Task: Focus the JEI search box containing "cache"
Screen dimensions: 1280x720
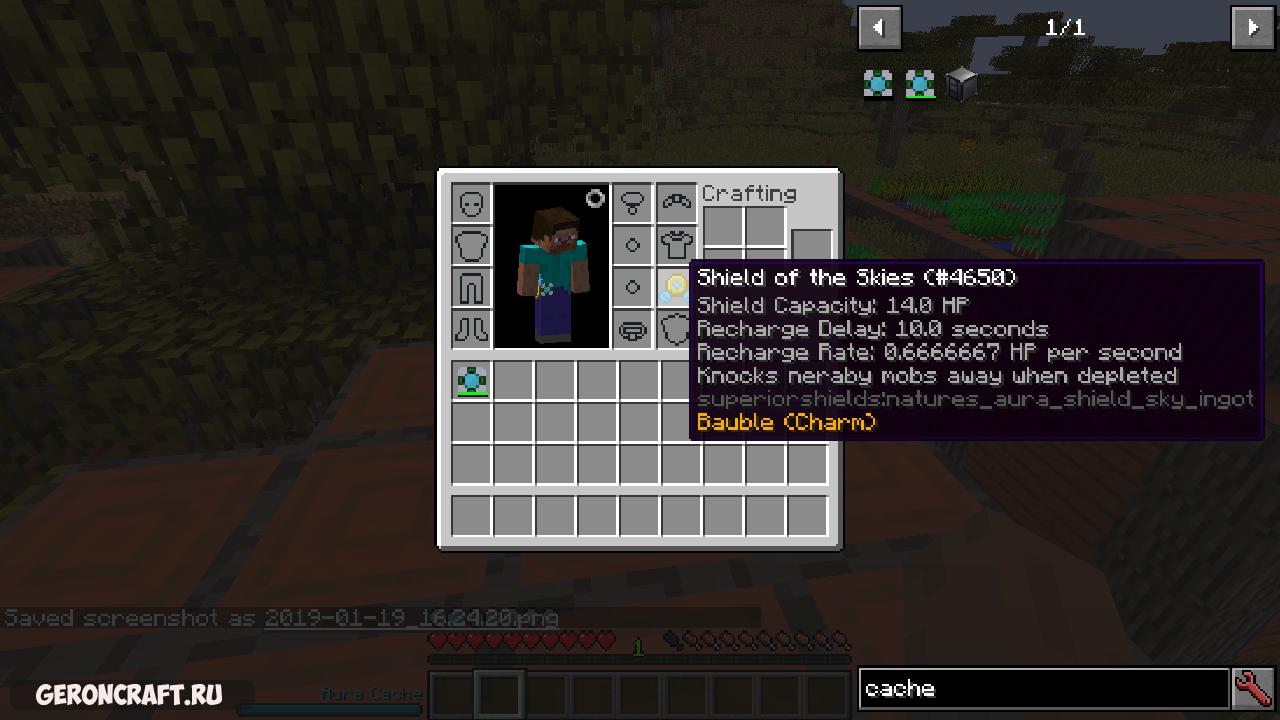Action: click(1043, 689)
